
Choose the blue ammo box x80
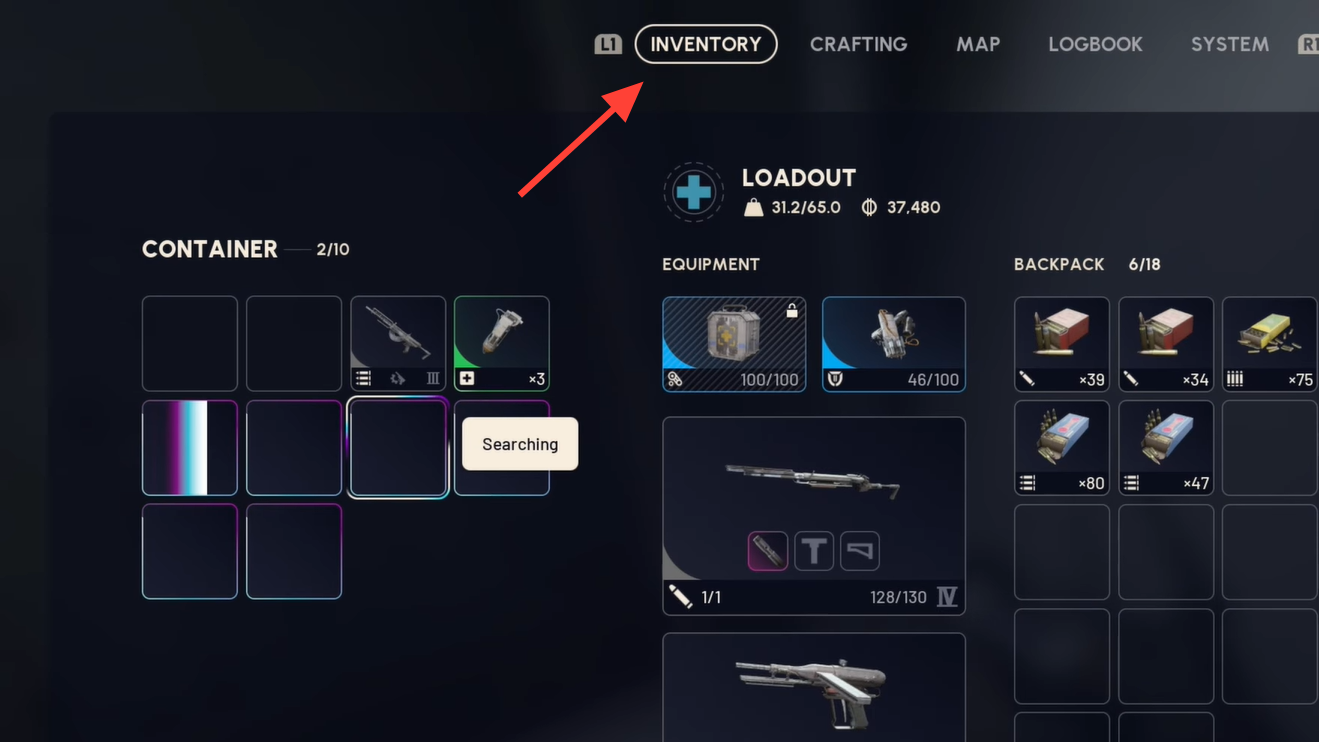1061,447
